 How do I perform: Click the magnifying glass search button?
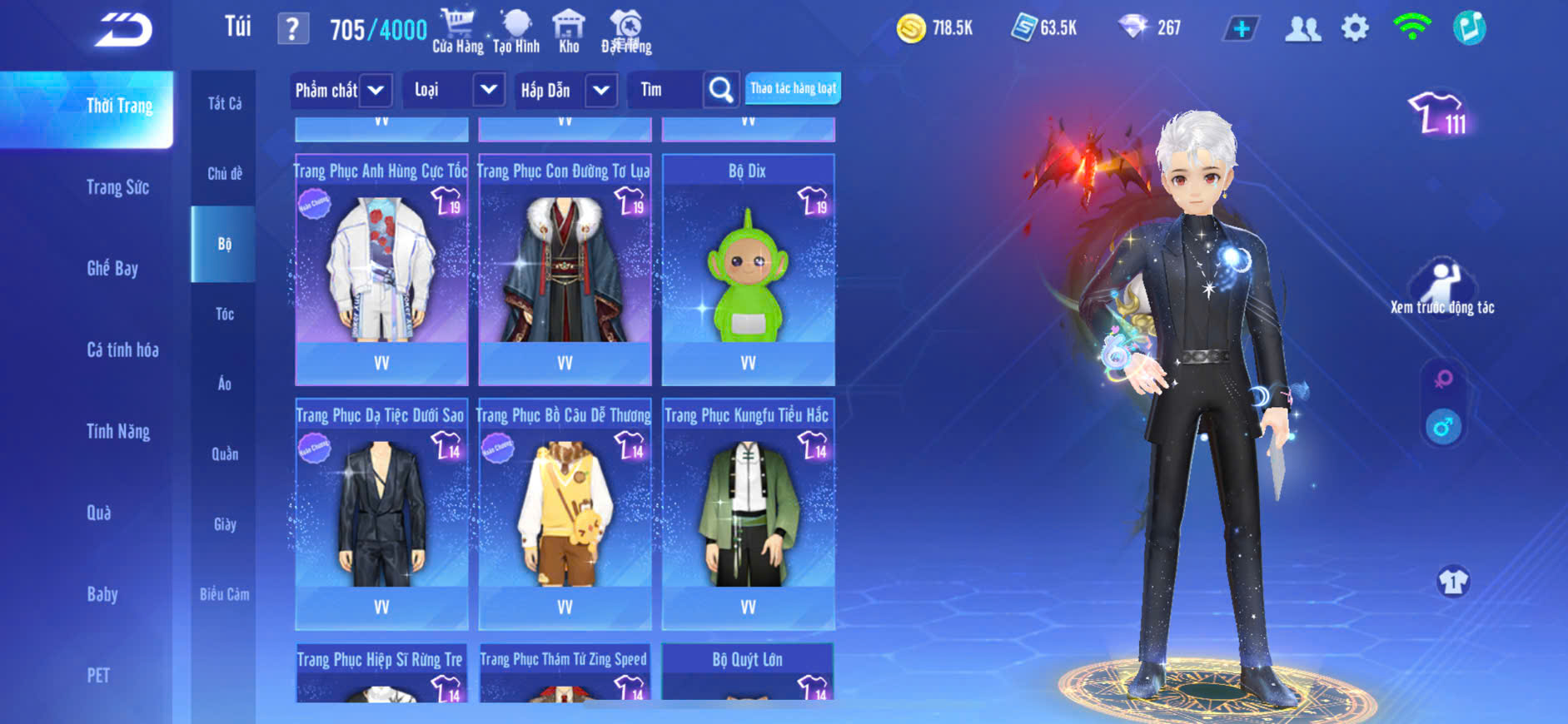pos(721,90)
